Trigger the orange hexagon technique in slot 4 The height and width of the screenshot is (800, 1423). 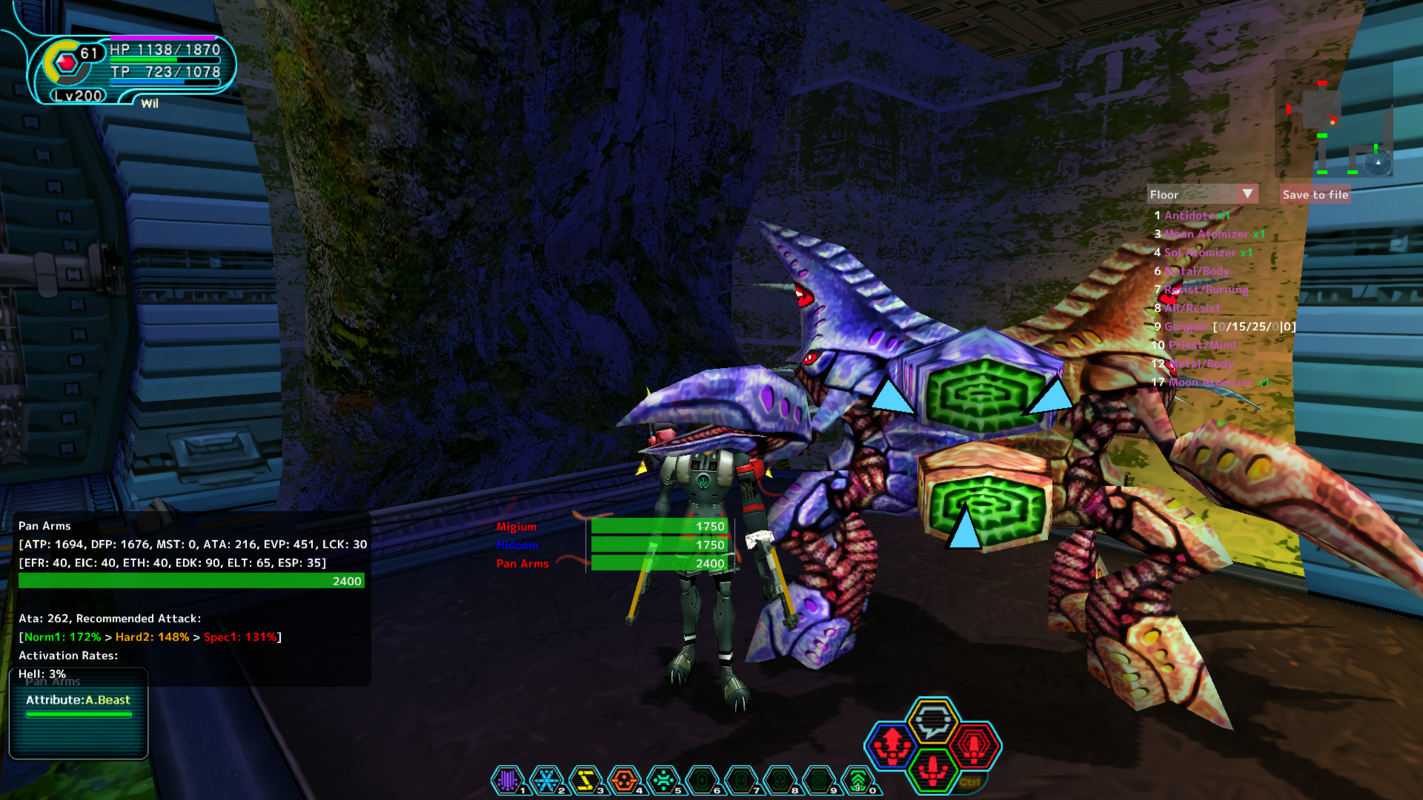(624, 780)
